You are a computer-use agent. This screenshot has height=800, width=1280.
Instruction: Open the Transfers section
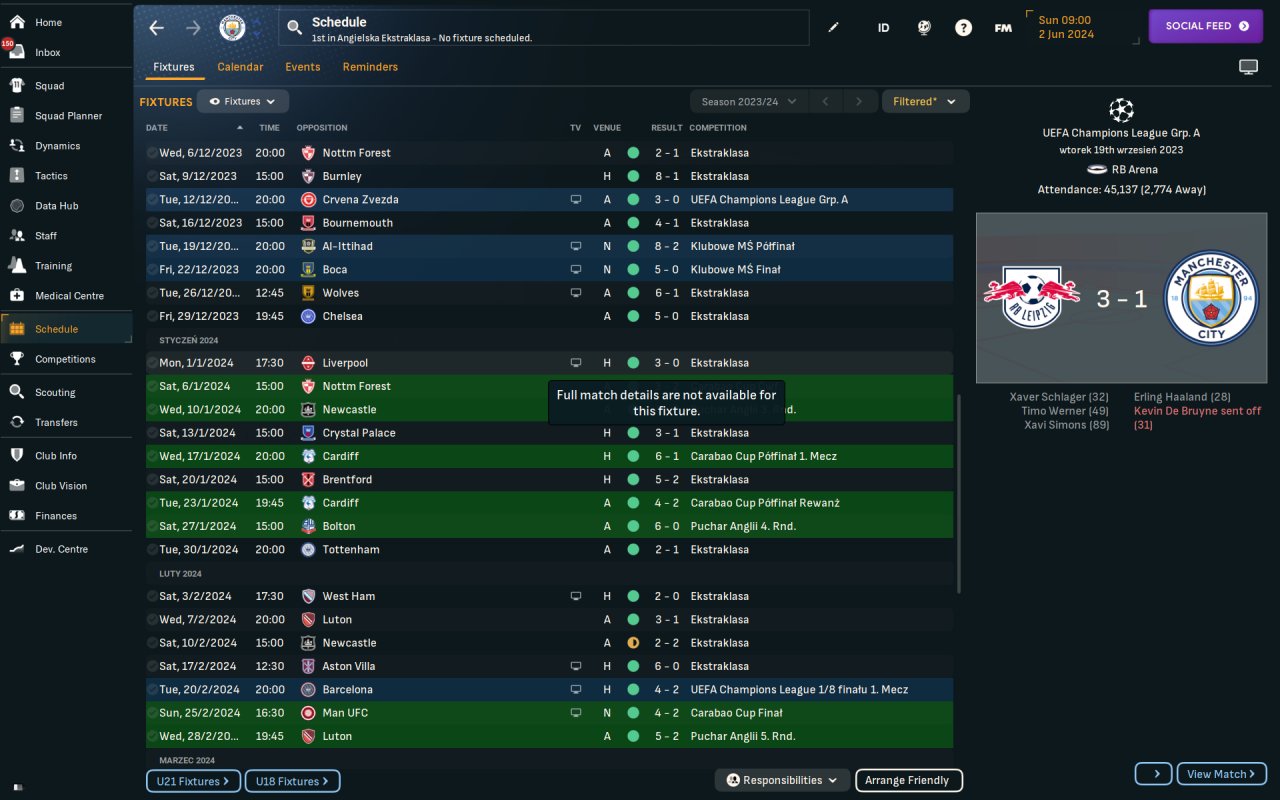pyautogui.click(x=56, y=422)
